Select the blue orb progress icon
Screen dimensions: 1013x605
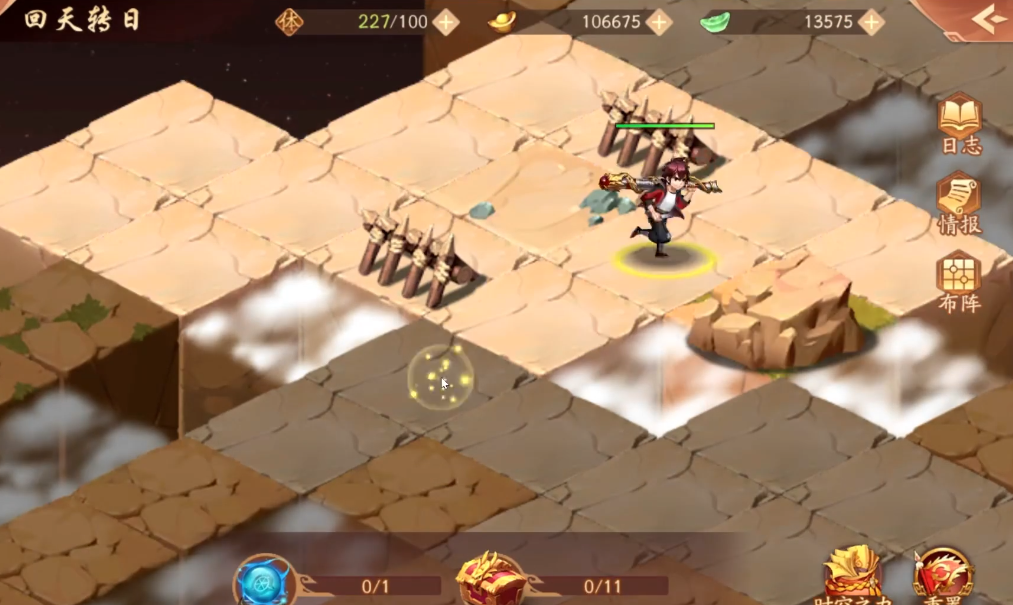pyautogui.click(x=265, y=583)
